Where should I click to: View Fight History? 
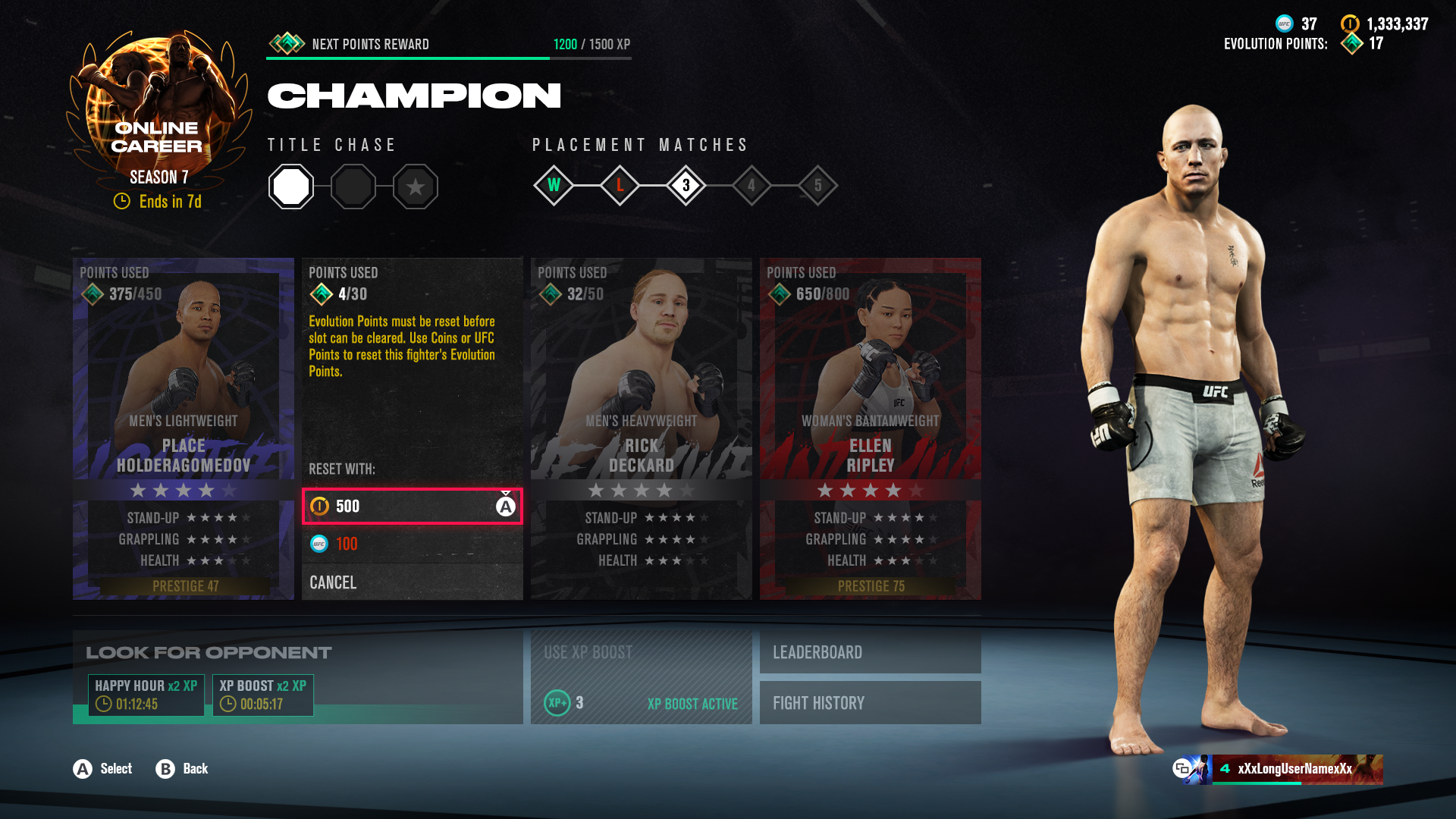coord(870,703)
